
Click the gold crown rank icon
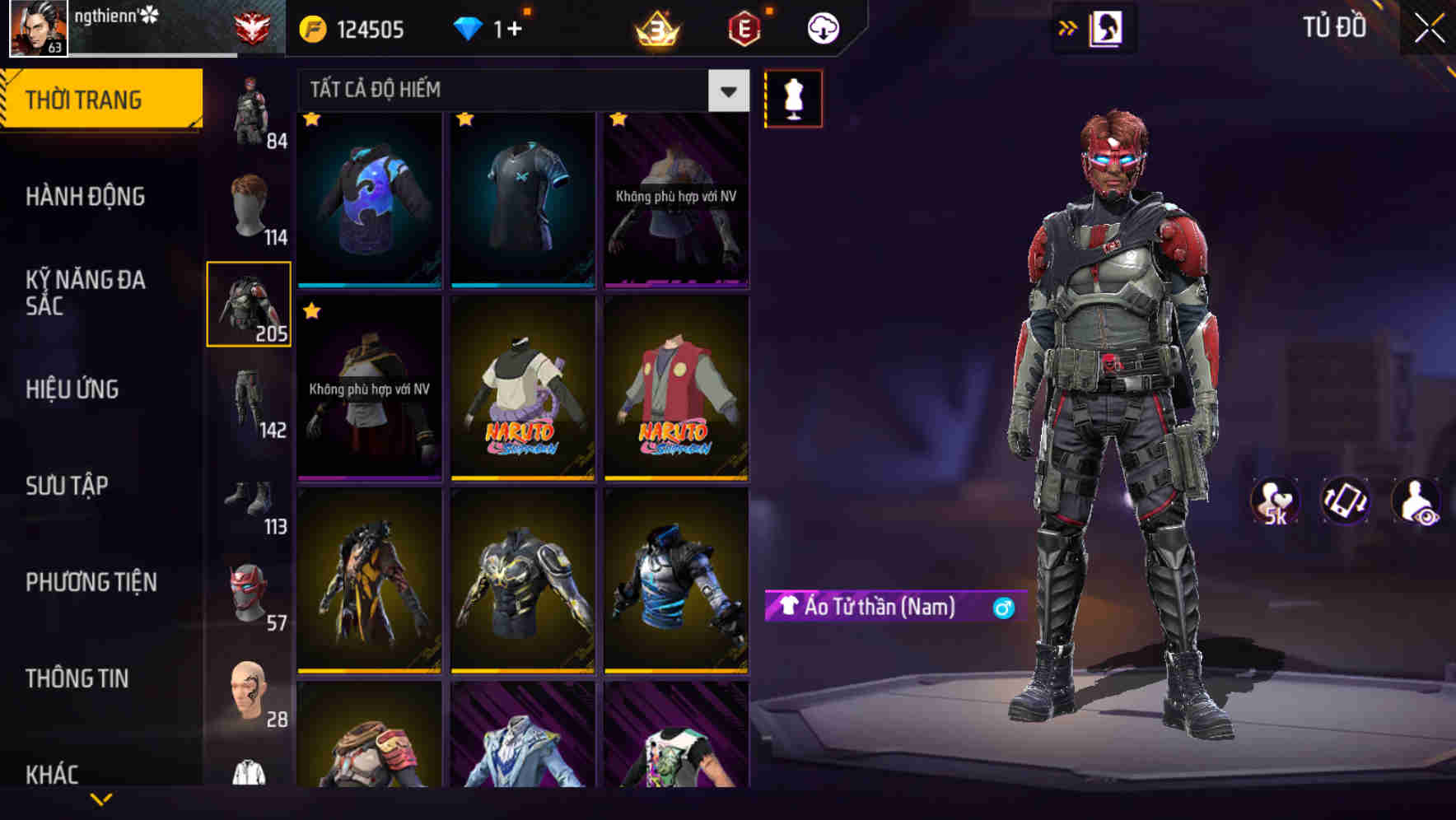655,27
